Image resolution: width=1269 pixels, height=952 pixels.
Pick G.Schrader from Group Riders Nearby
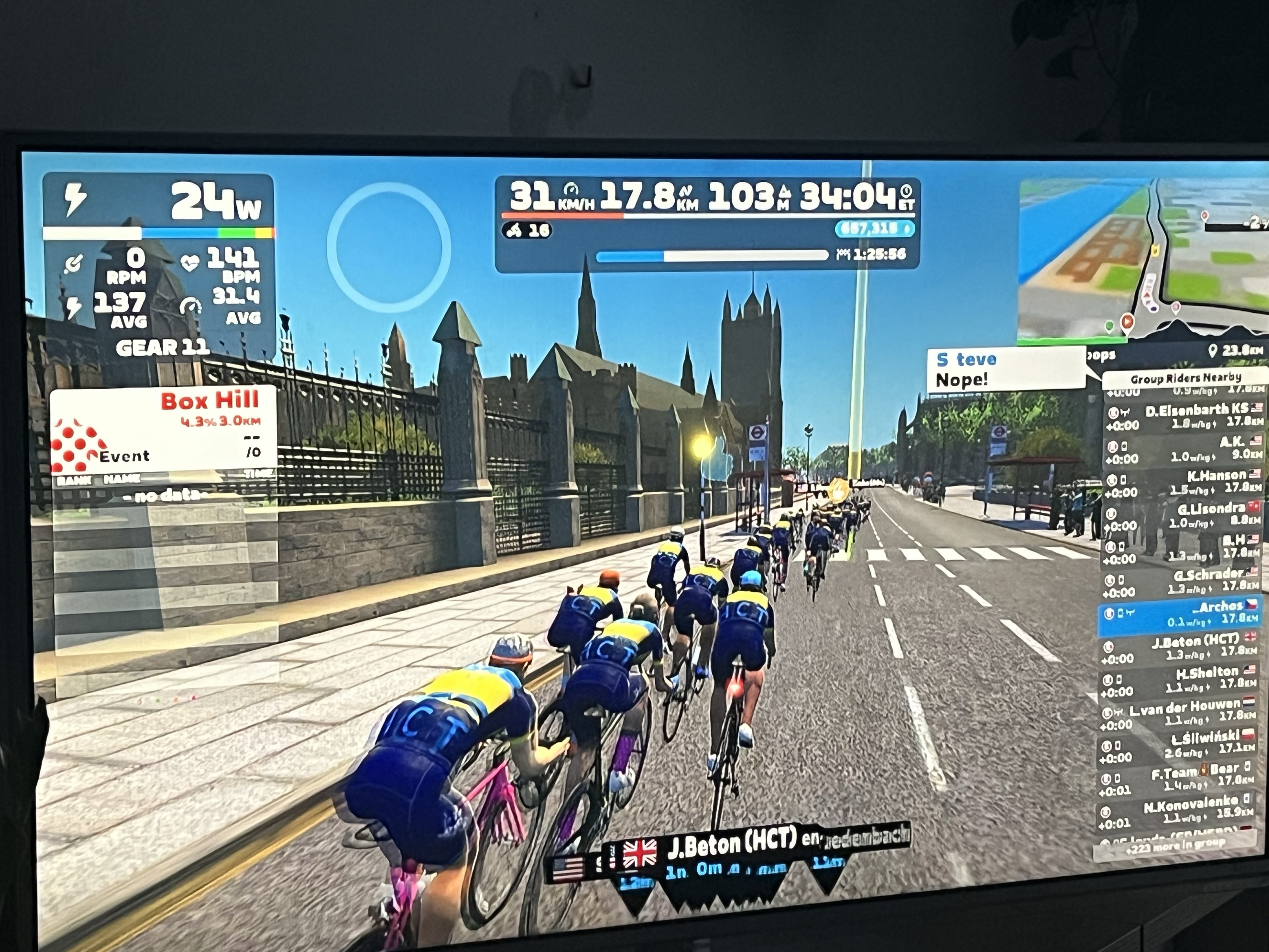(x=1182, y=579)
